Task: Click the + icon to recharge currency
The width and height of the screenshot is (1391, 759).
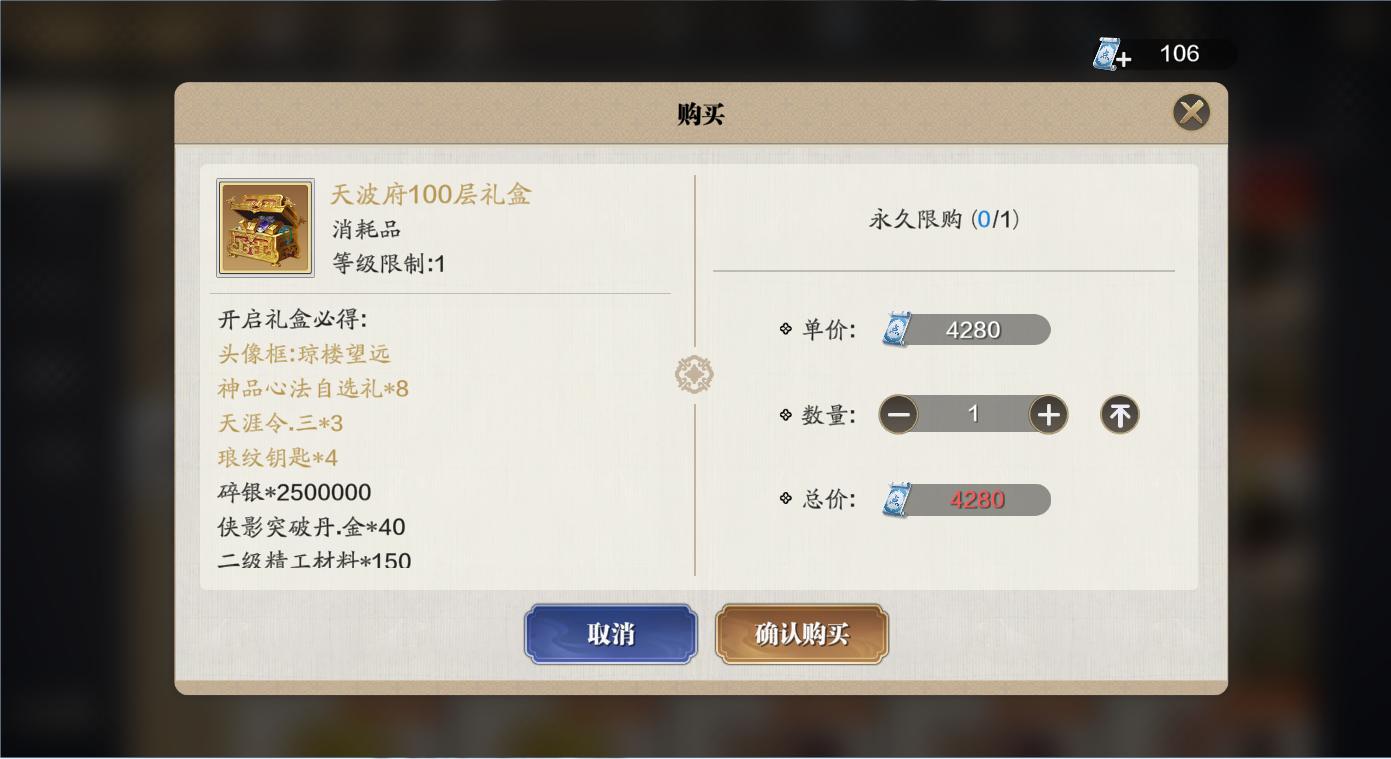Action: [1127, 60]
